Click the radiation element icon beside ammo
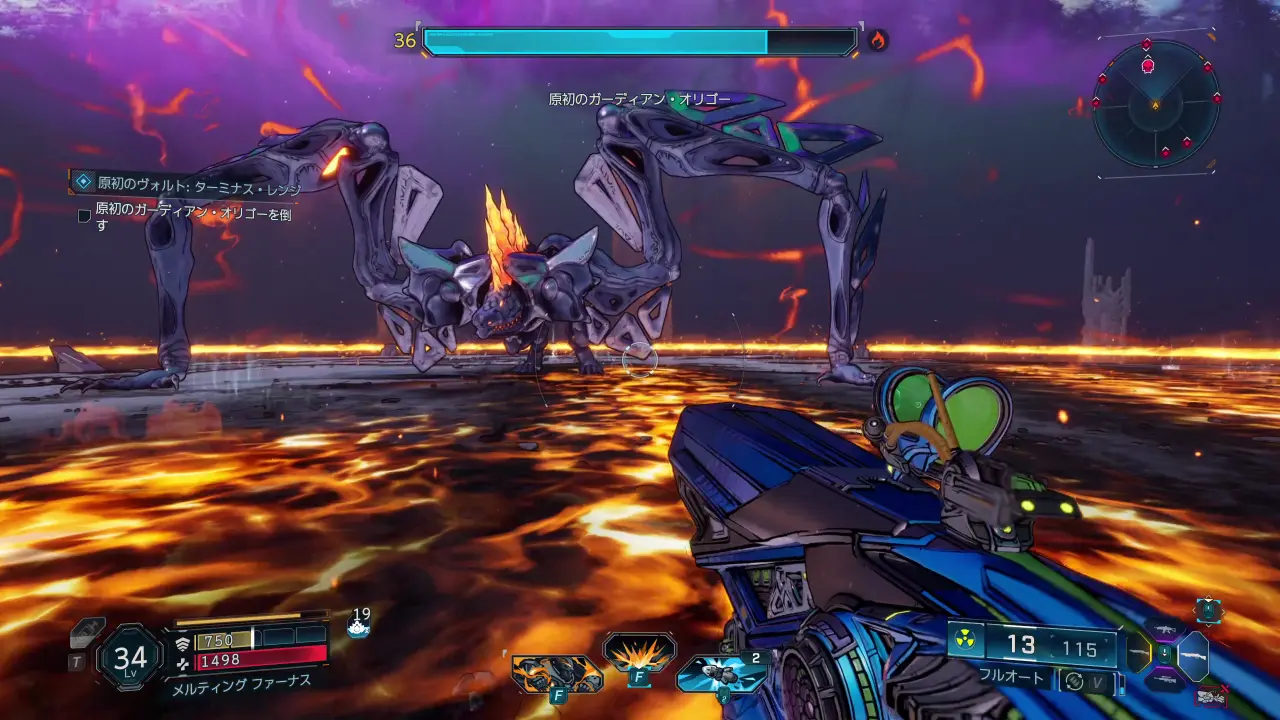Screen dimensions: 1280x720 click(965, 639)
